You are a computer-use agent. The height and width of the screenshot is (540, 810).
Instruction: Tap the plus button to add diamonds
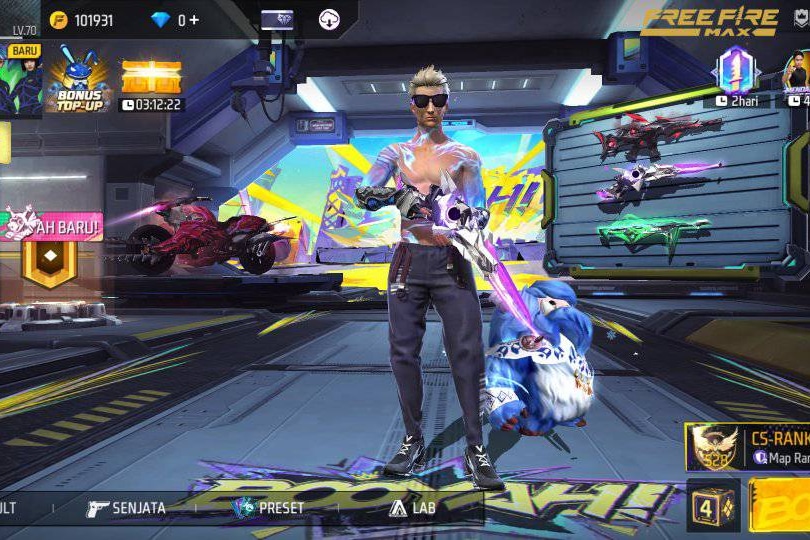[194, 20]
